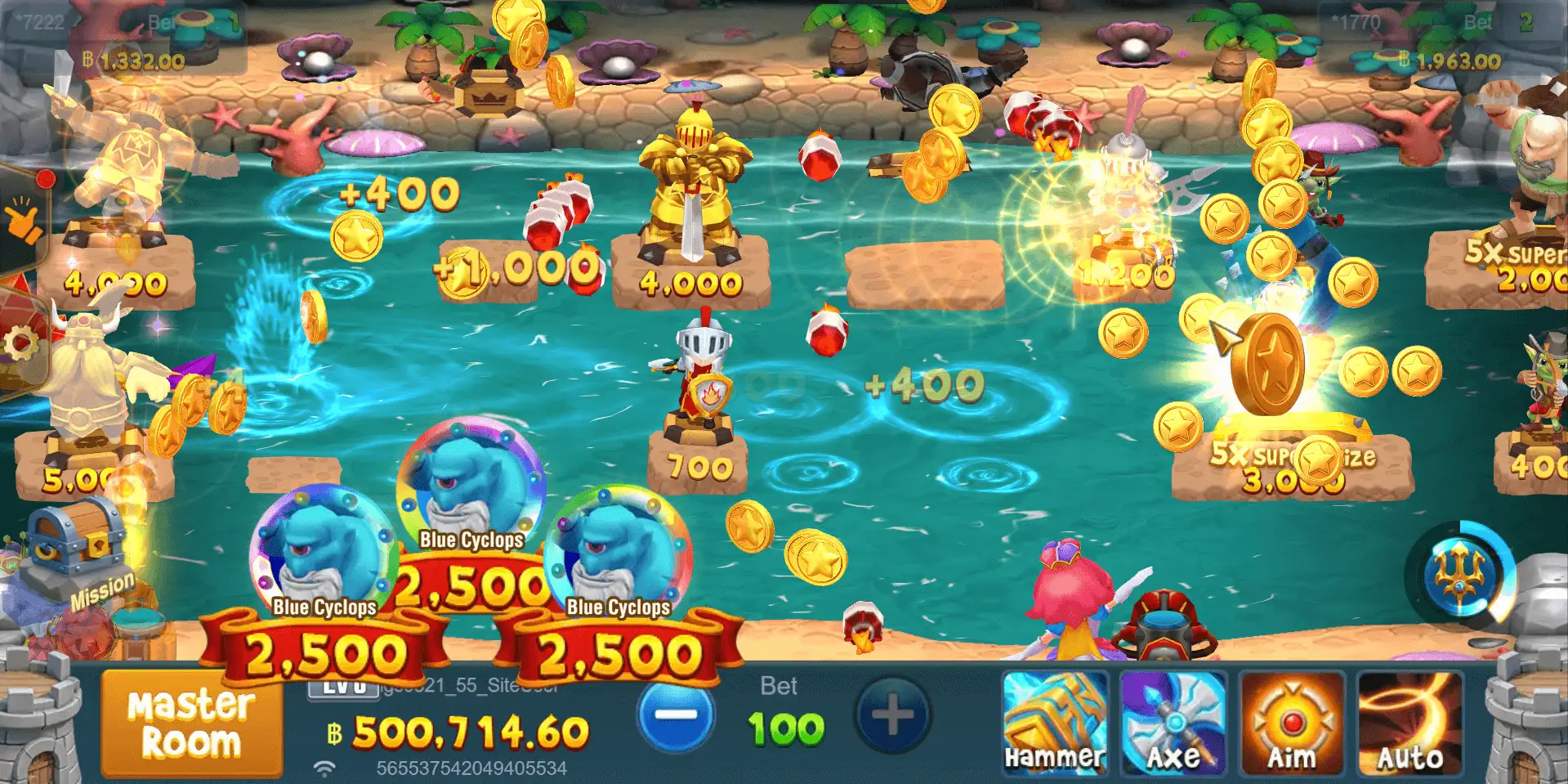Click the network signal icon near the balance
The image size is (1568, 784).
324,767
